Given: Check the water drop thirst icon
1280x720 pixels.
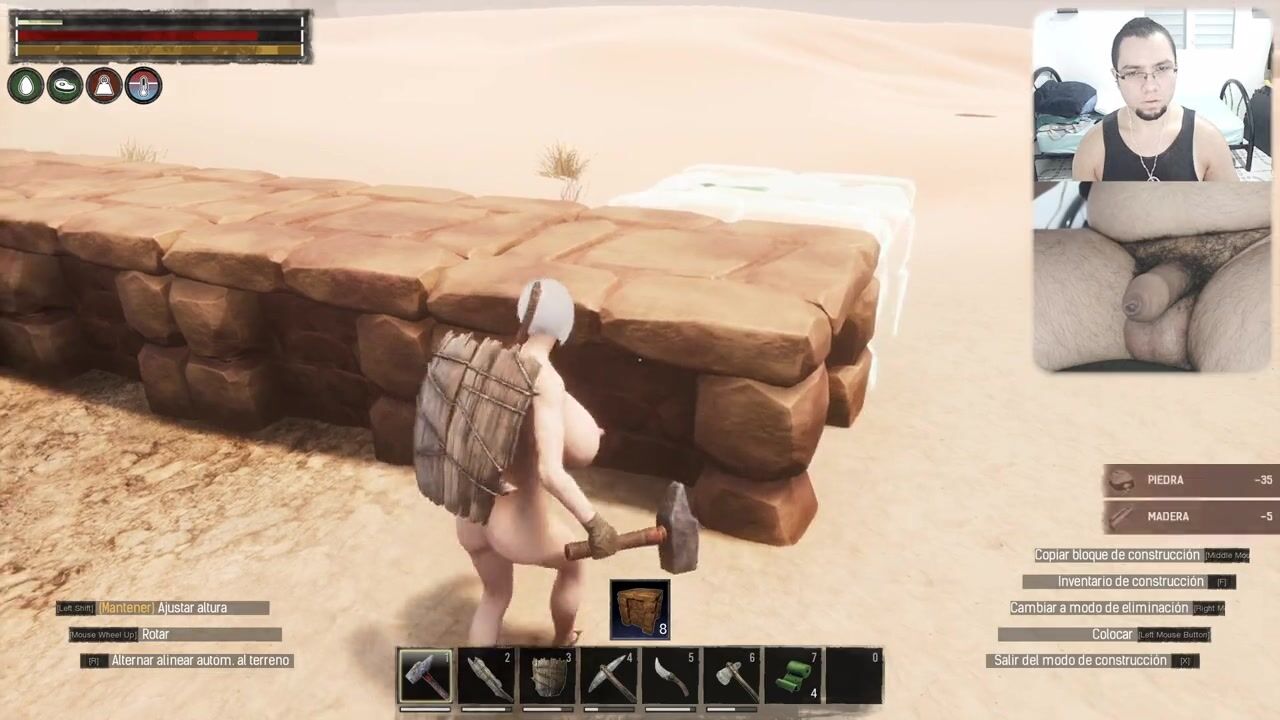Looking at the screenshot, I should [x=26, y=86].
